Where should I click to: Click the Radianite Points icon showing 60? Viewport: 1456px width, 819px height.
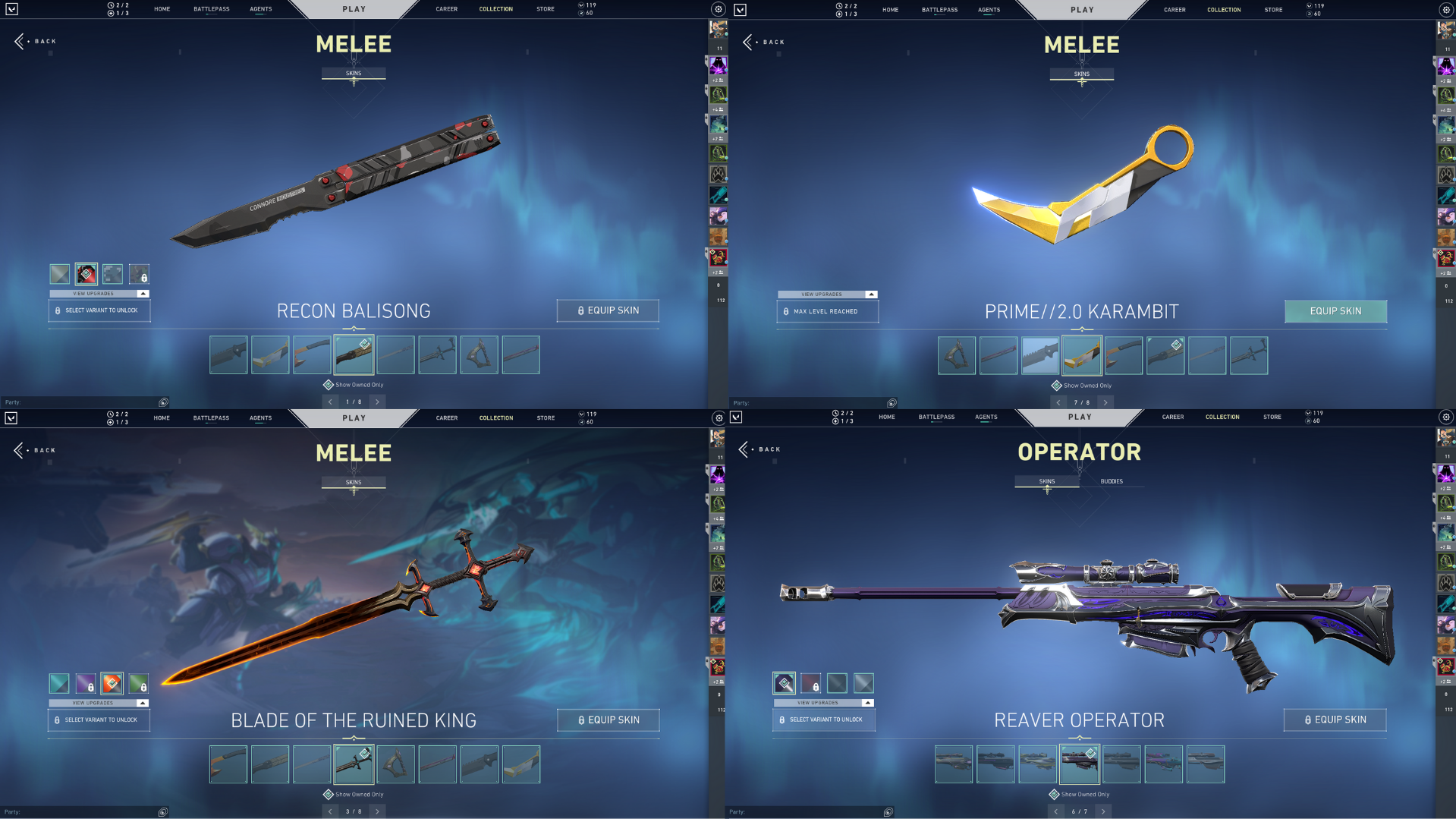[x=580, y=13]
